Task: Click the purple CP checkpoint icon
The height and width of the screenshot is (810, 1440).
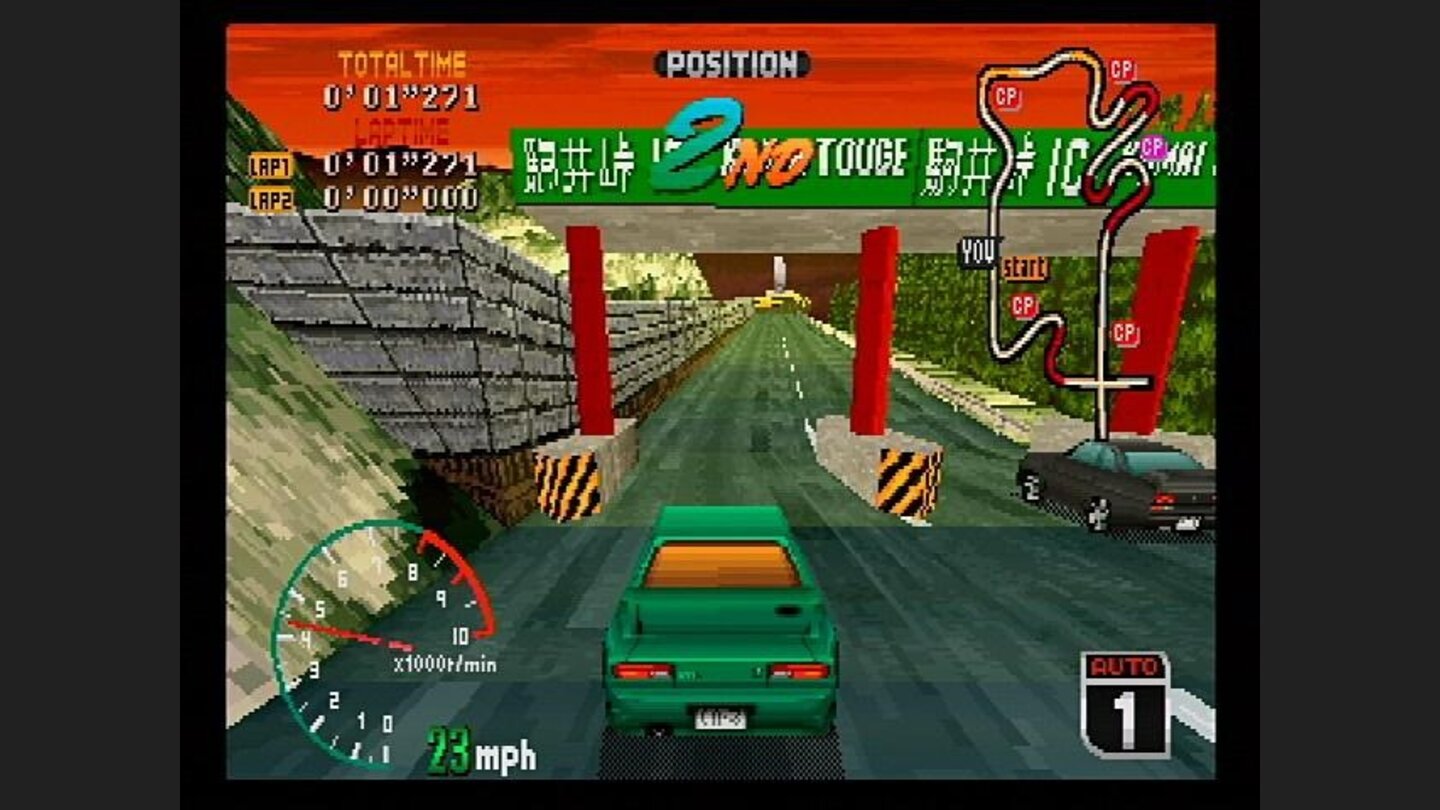Action: click(1156, 148)
